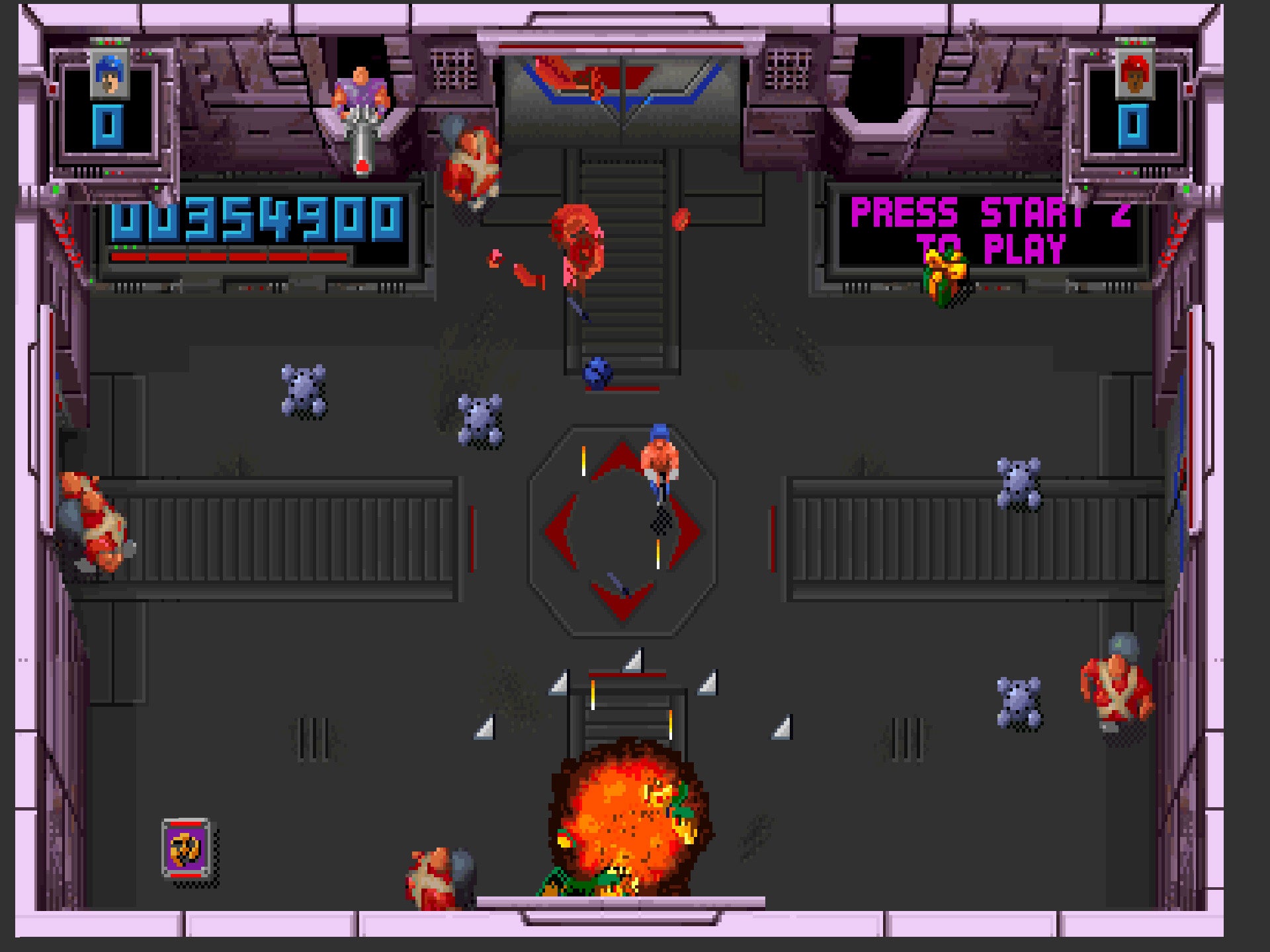Click player one's blue-haired portrait
The height and width of the screenshot is (952, 1270).
tap(109, 75)
